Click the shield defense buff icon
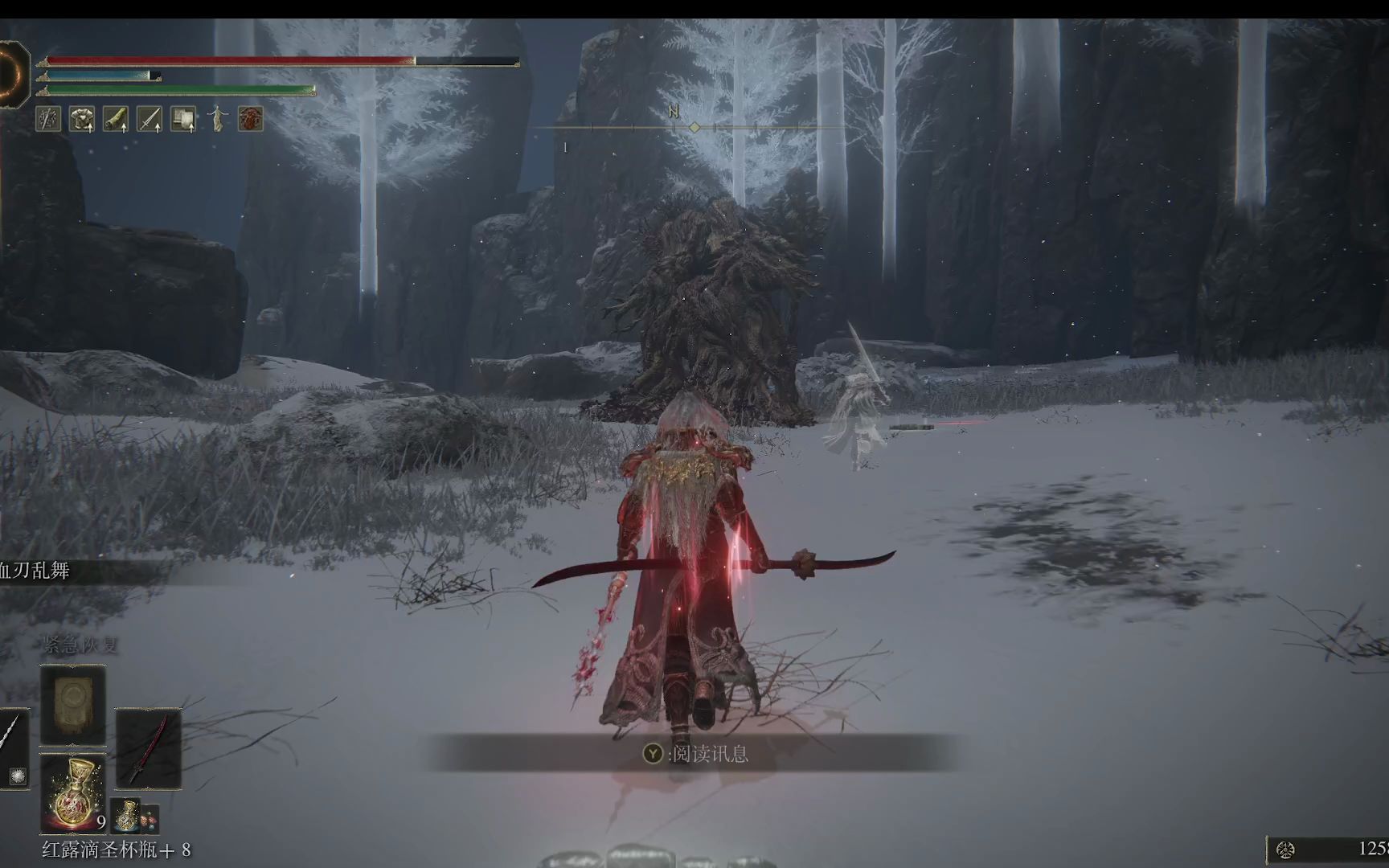This screenshot has width=1389, height=868. [x=183, y=119]
